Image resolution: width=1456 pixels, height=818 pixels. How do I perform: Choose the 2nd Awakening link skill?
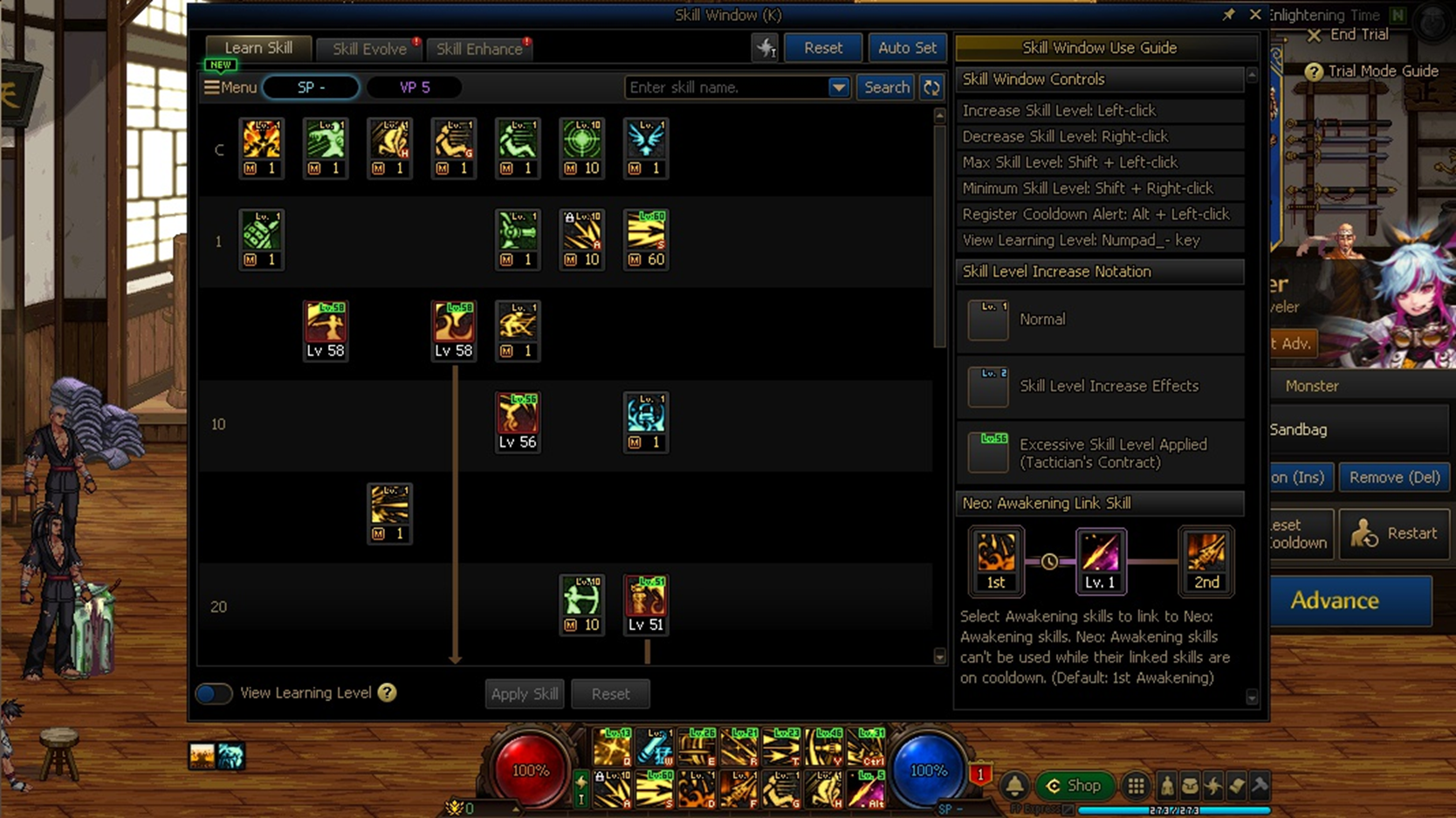tap(1205, 560)
